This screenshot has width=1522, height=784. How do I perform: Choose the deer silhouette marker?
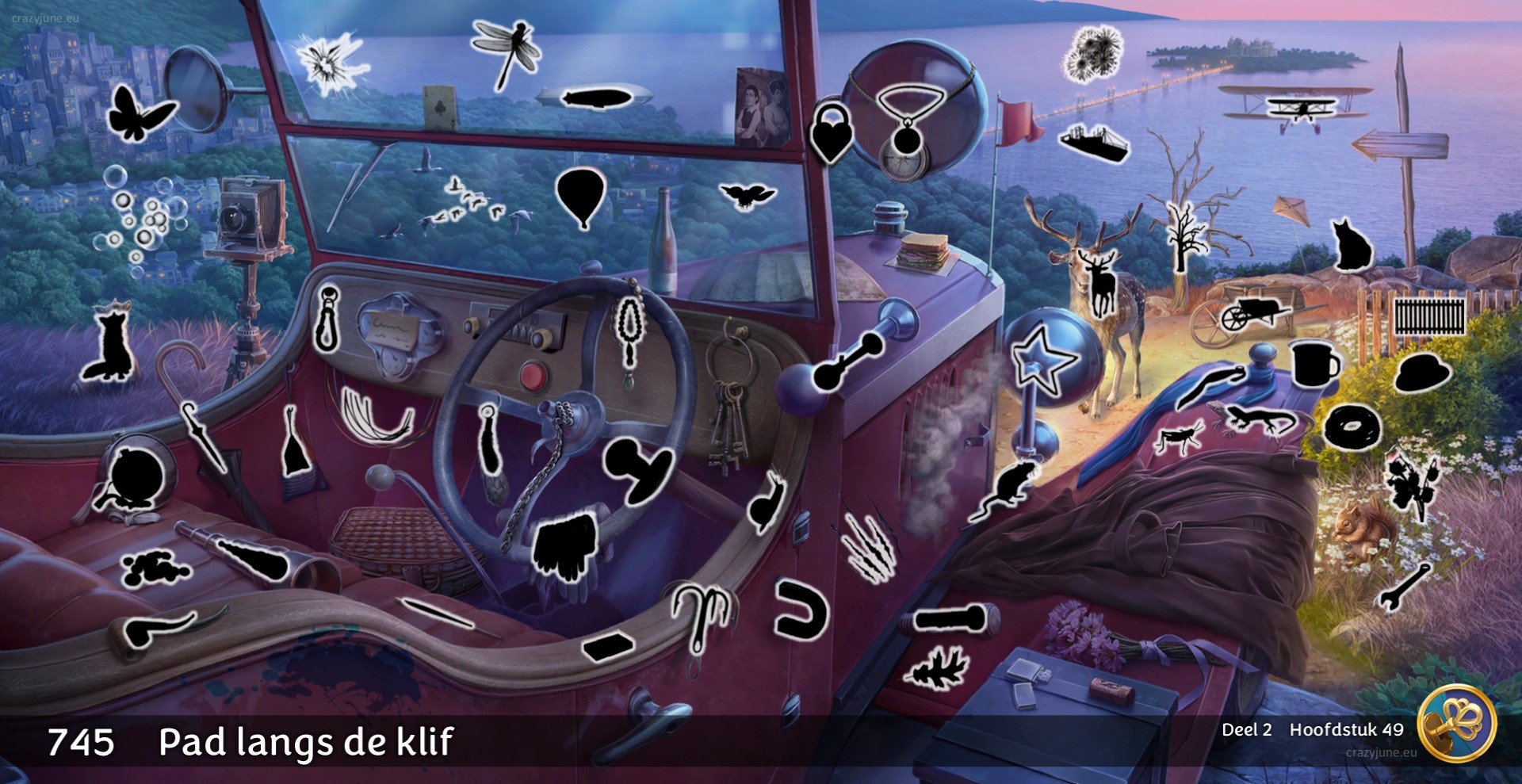coord(1101,282)
